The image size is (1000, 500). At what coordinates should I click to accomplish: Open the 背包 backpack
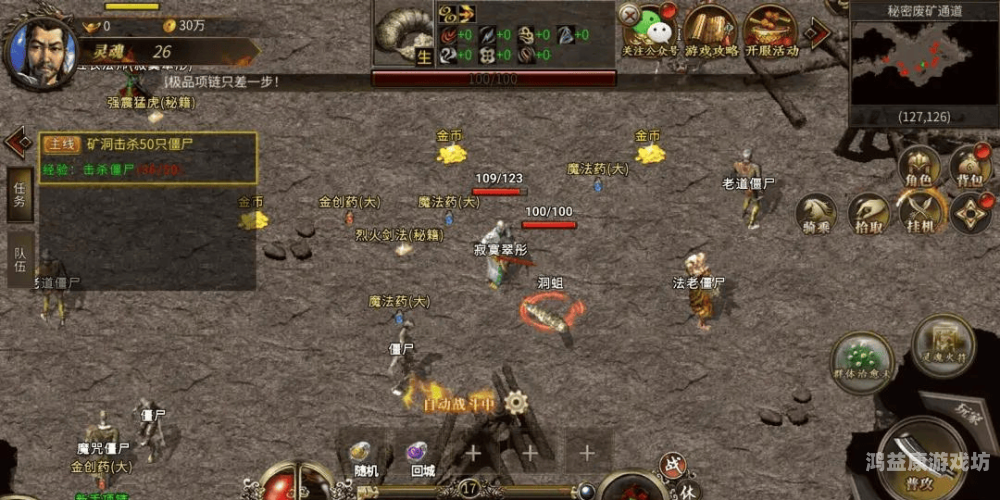[x=969, y=166]
